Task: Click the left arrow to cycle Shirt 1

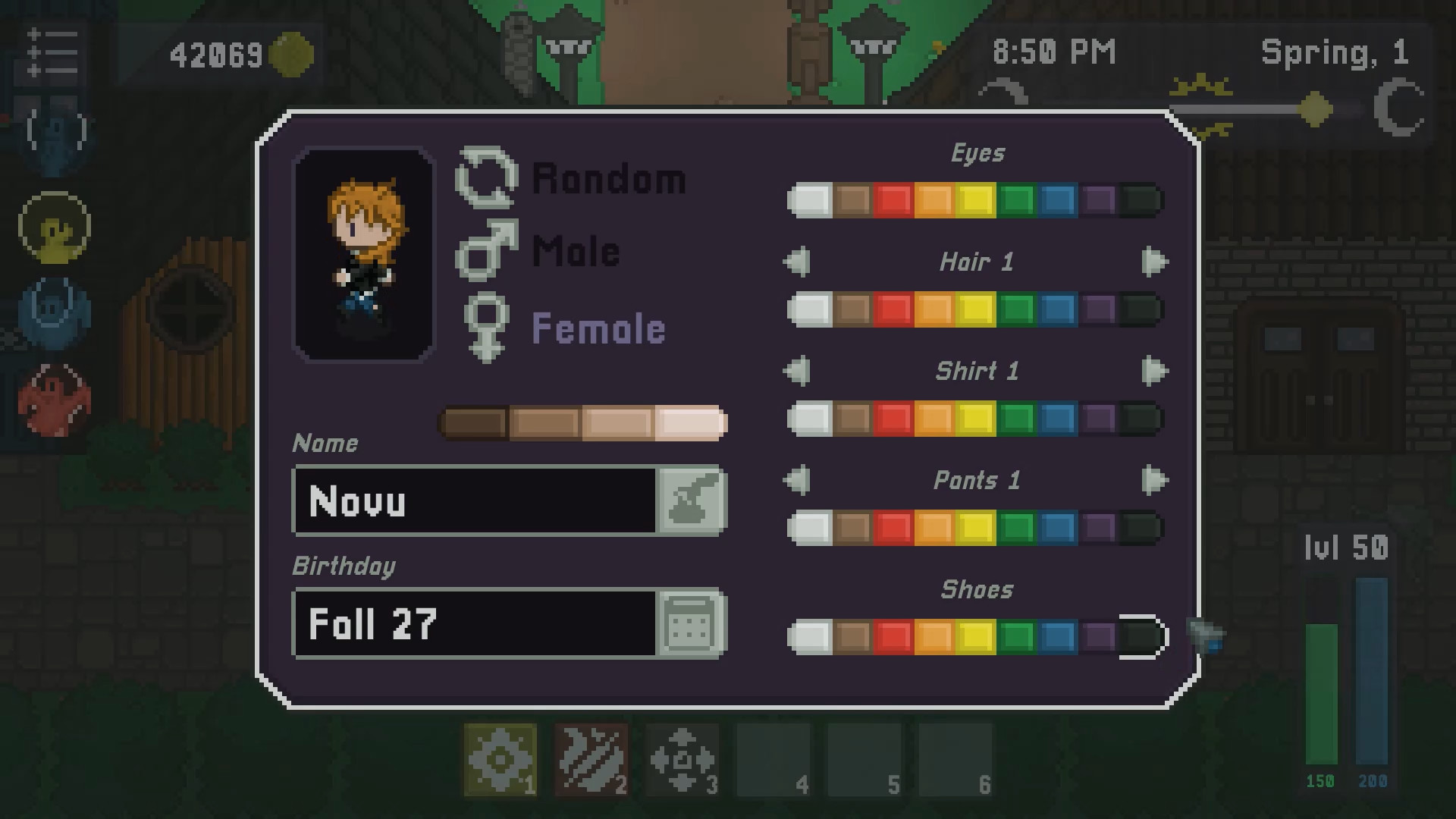Action: pyautogui.click(x=797, y=370)
